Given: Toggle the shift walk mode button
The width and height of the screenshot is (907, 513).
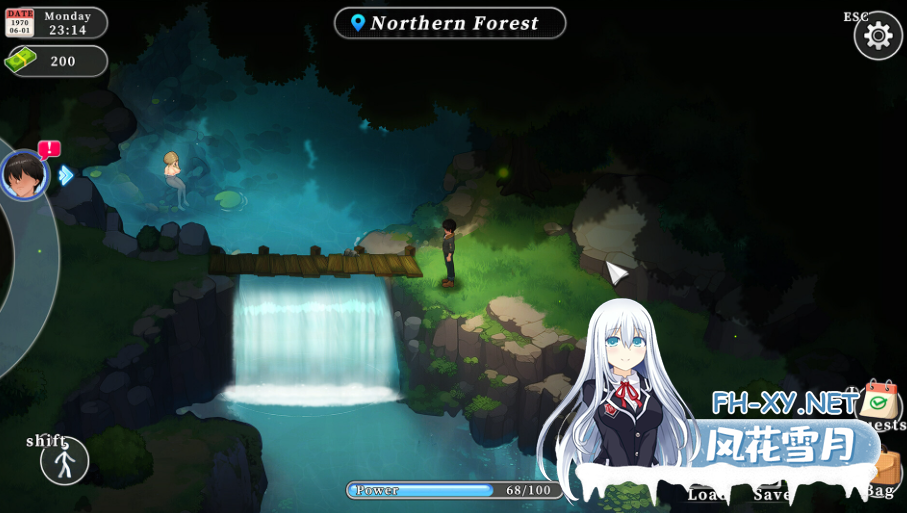Looking at the screenshot, I should 65,462.
